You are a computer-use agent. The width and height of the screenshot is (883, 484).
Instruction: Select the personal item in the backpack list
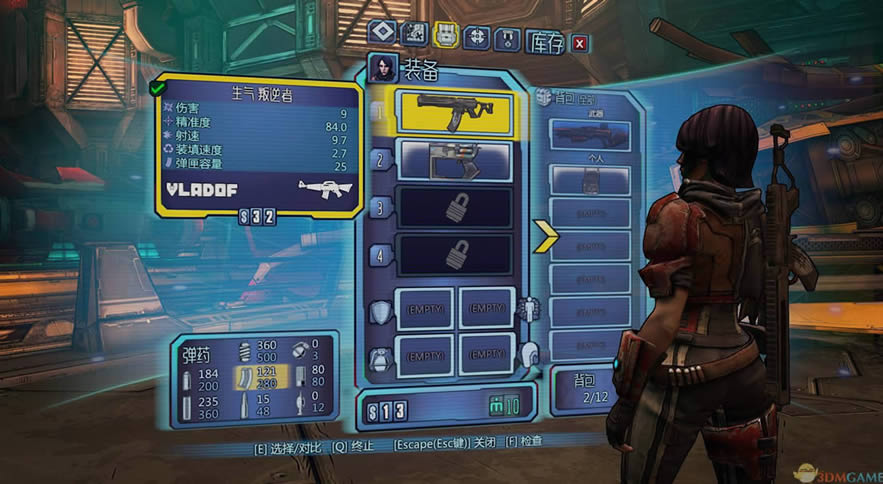click(x=589, y=180)
